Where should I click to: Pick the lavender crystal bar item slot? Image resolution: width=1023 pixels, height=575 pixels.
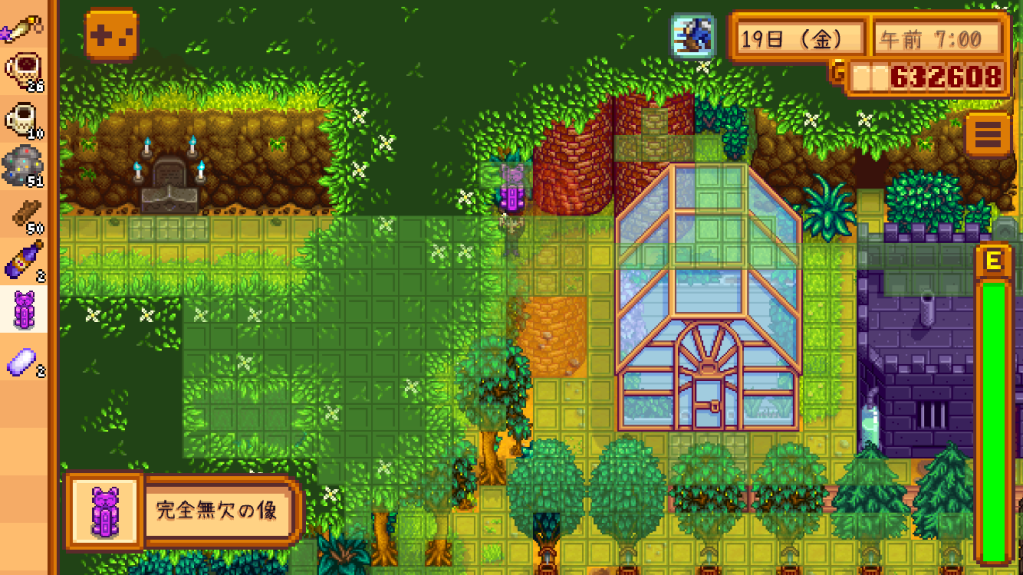click(x=25, y=360)
